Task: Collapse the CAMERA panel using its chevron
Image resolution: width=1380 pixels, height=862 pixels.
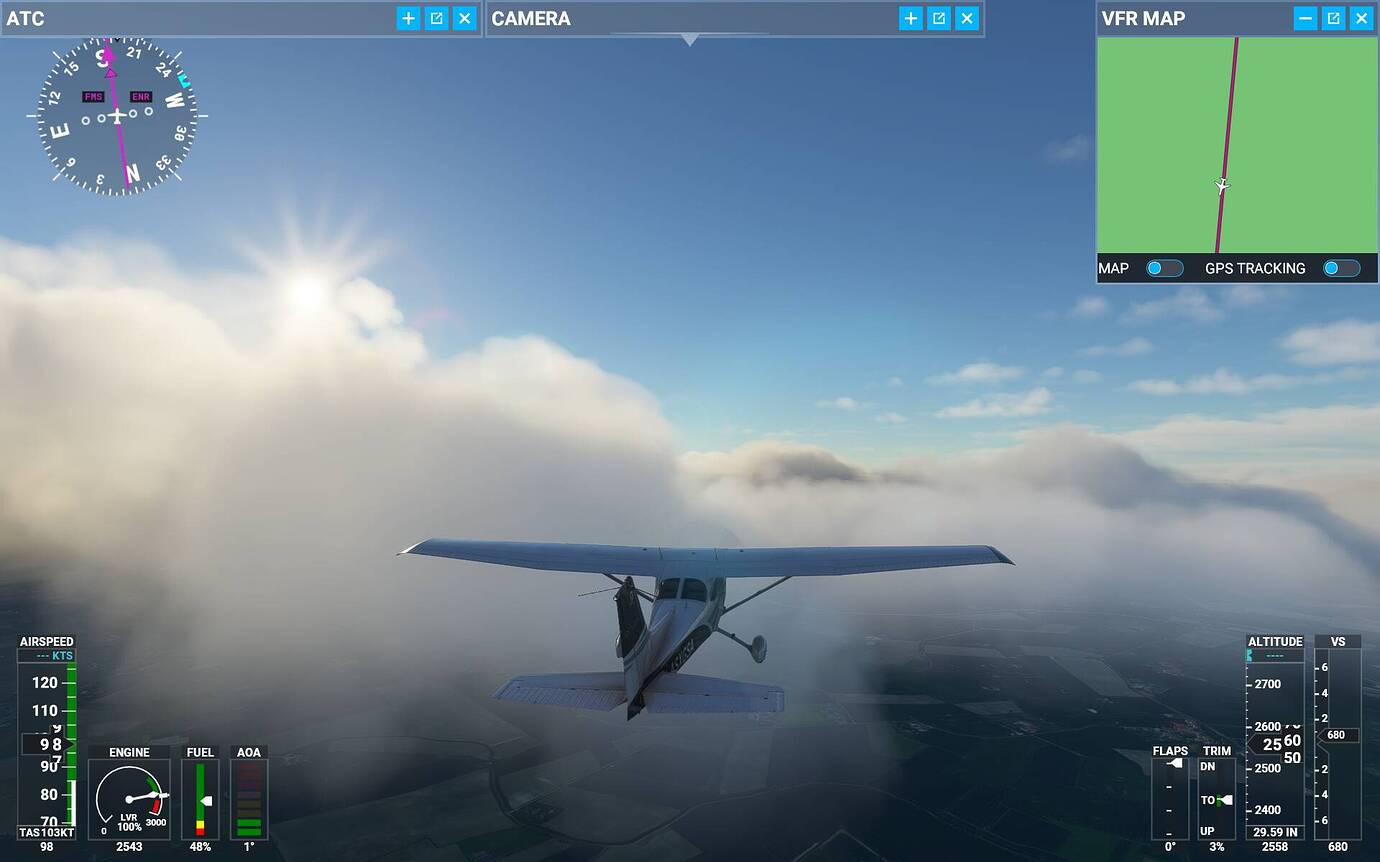Action: (x=690, y=40)
